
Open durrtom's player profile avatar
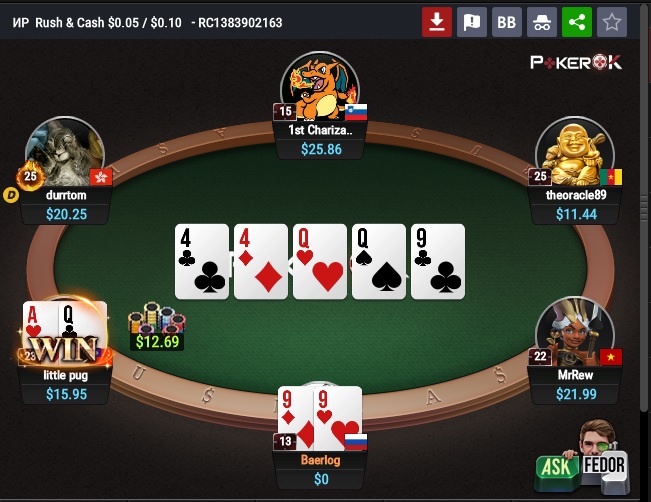point(66,151)
